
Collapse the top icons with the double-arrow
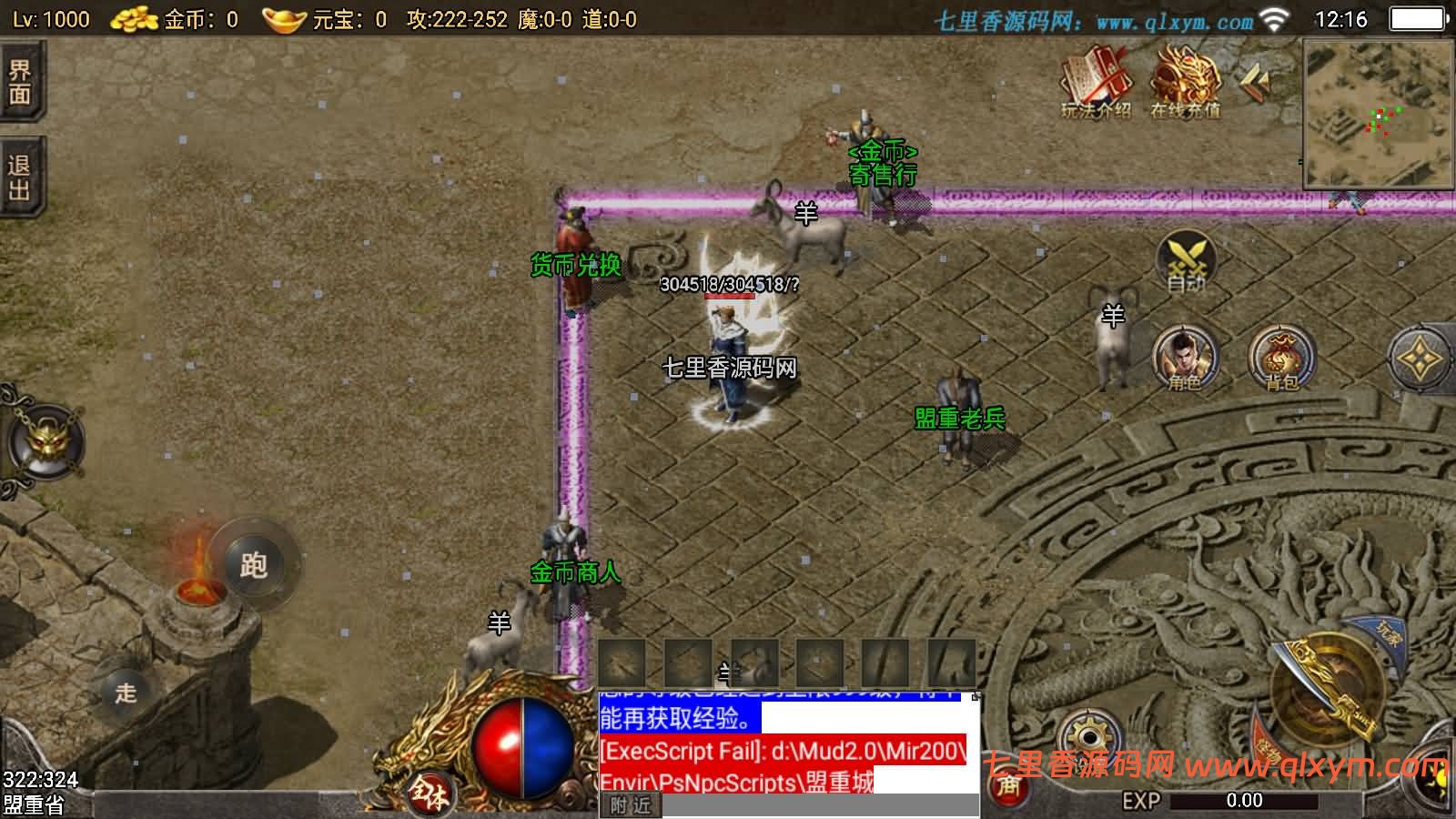(x=1256, y=84)
